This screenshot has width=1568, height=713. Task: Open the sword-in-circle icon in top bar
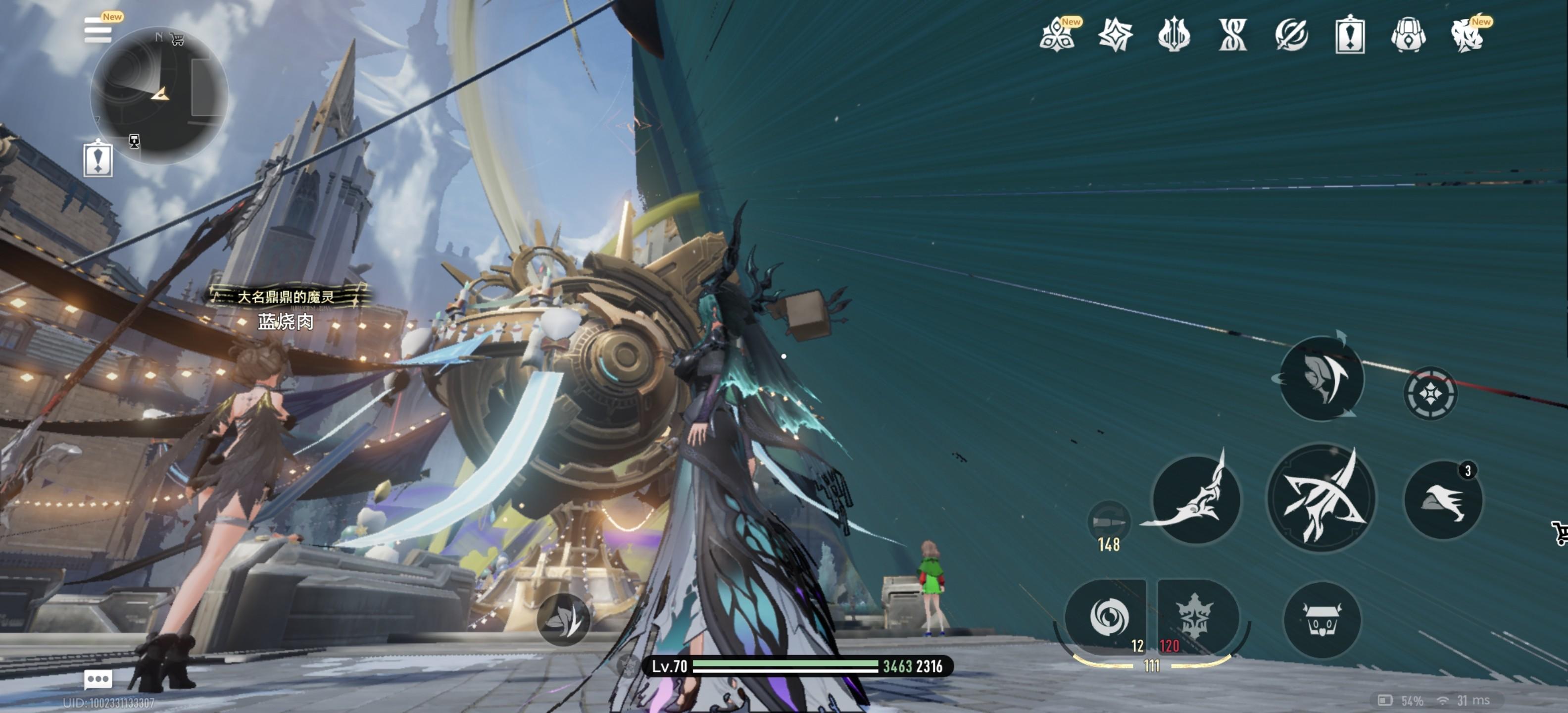(1291, 35)
